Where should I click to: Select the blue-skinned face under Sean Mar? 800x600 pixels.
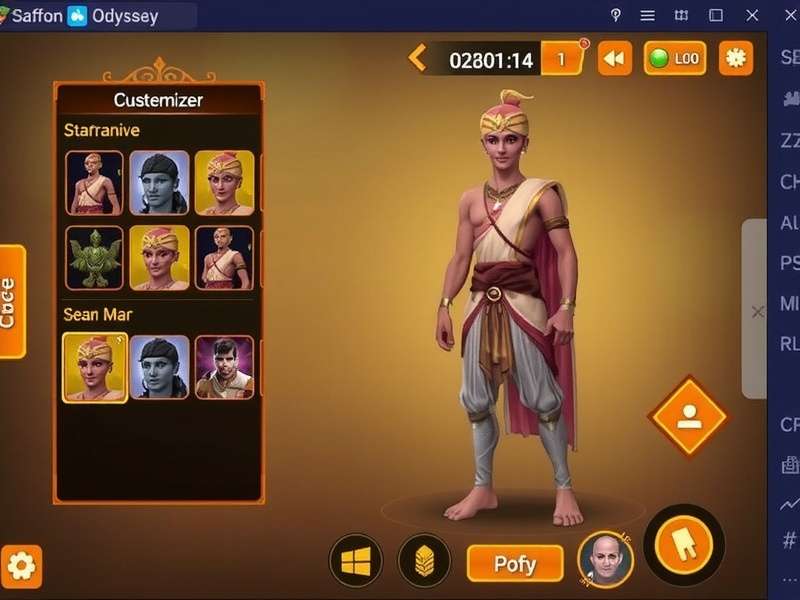click(159, 368)
